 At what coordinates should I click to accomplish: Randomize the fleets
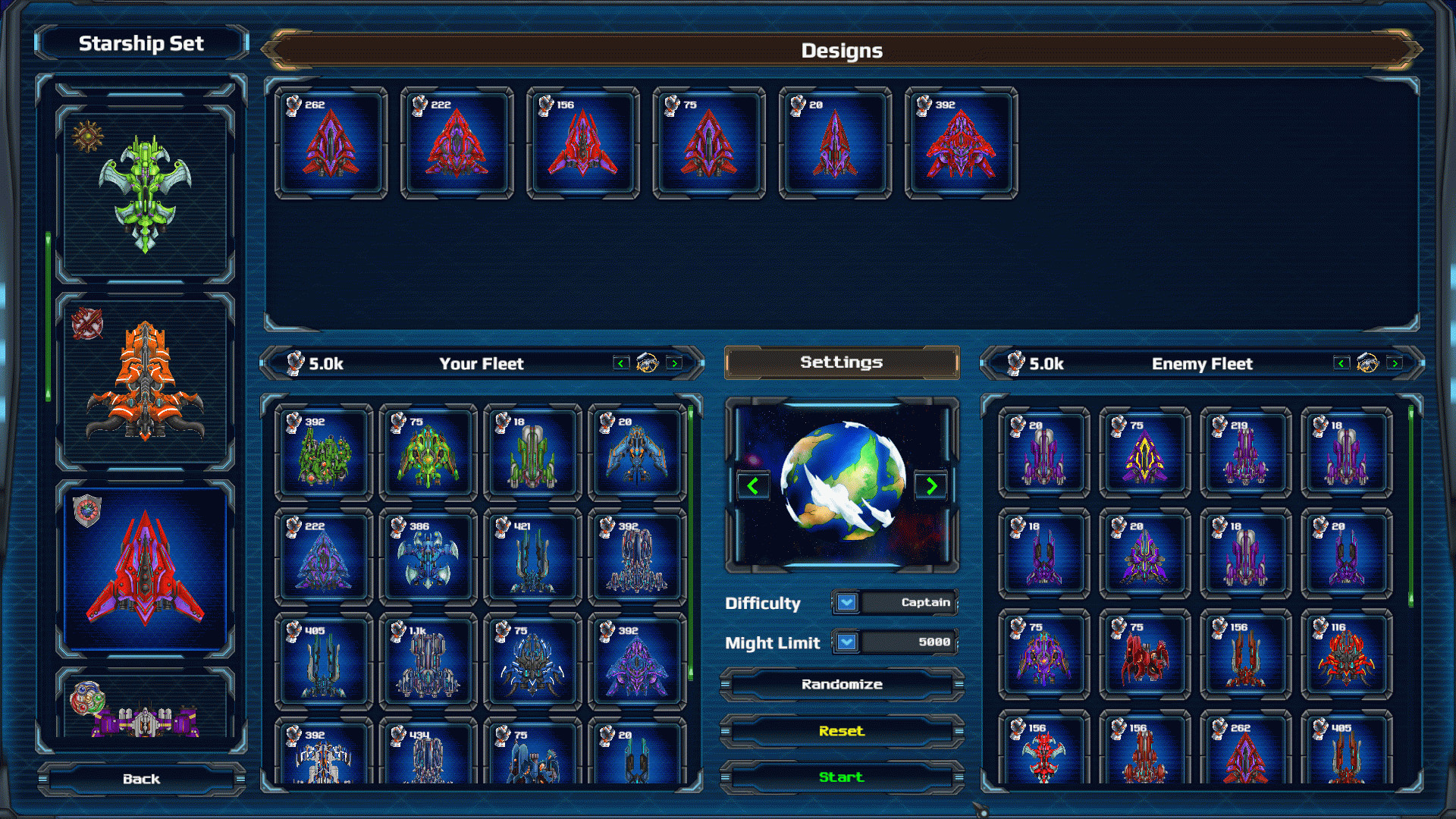pos(841,685)
